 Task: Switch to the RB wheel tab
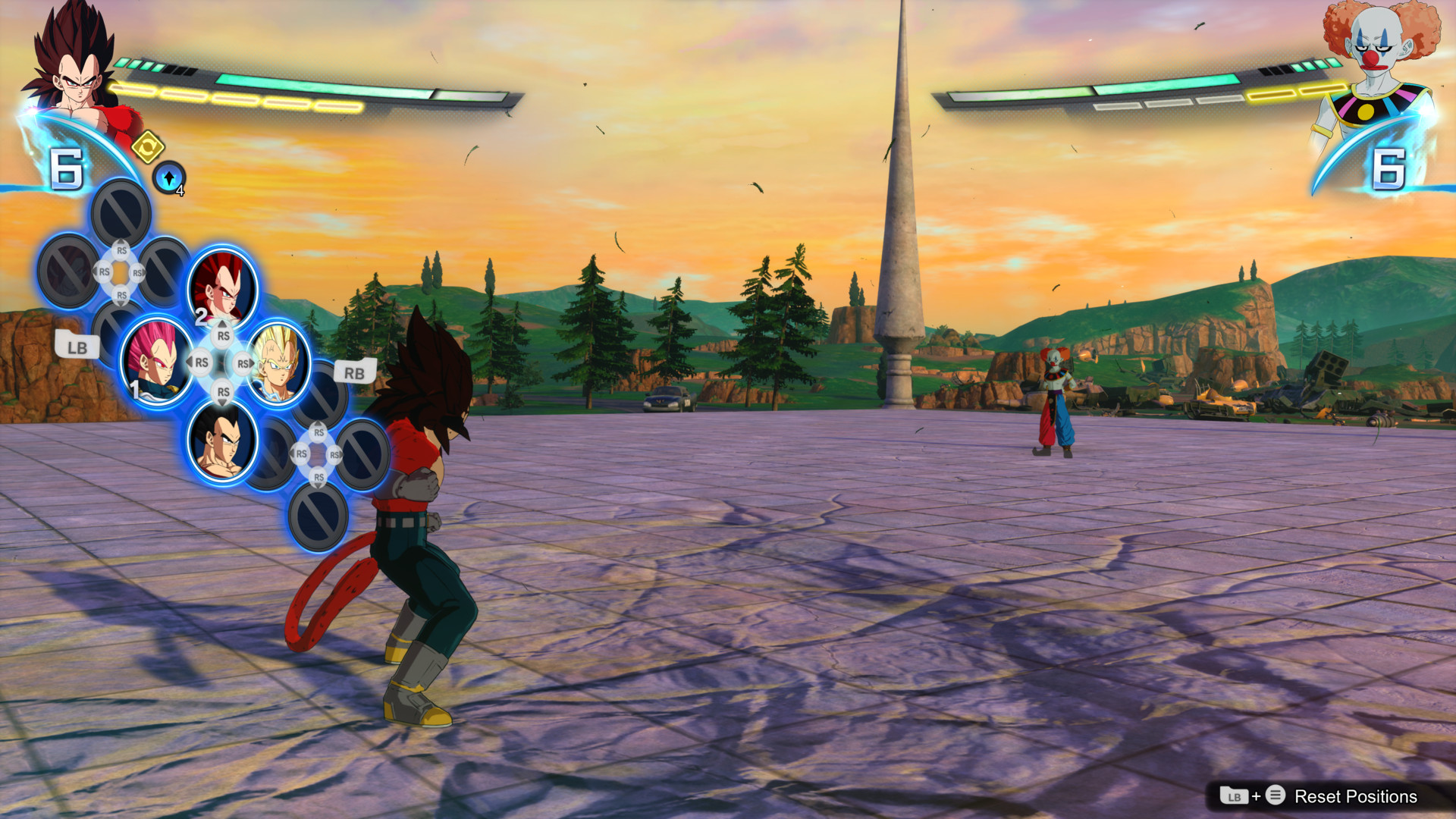point(353,372)
